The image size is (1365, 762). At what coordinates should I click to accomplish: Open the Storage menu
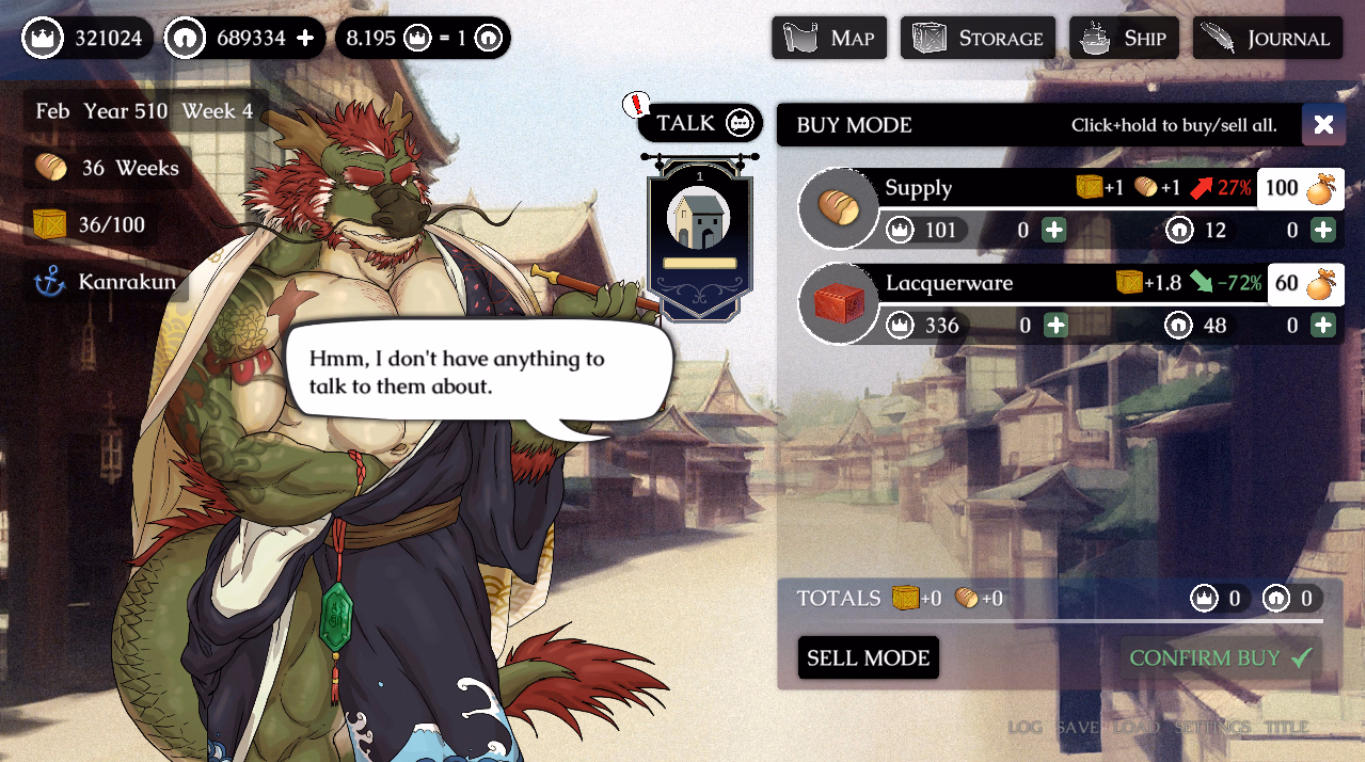pos(977,38)
